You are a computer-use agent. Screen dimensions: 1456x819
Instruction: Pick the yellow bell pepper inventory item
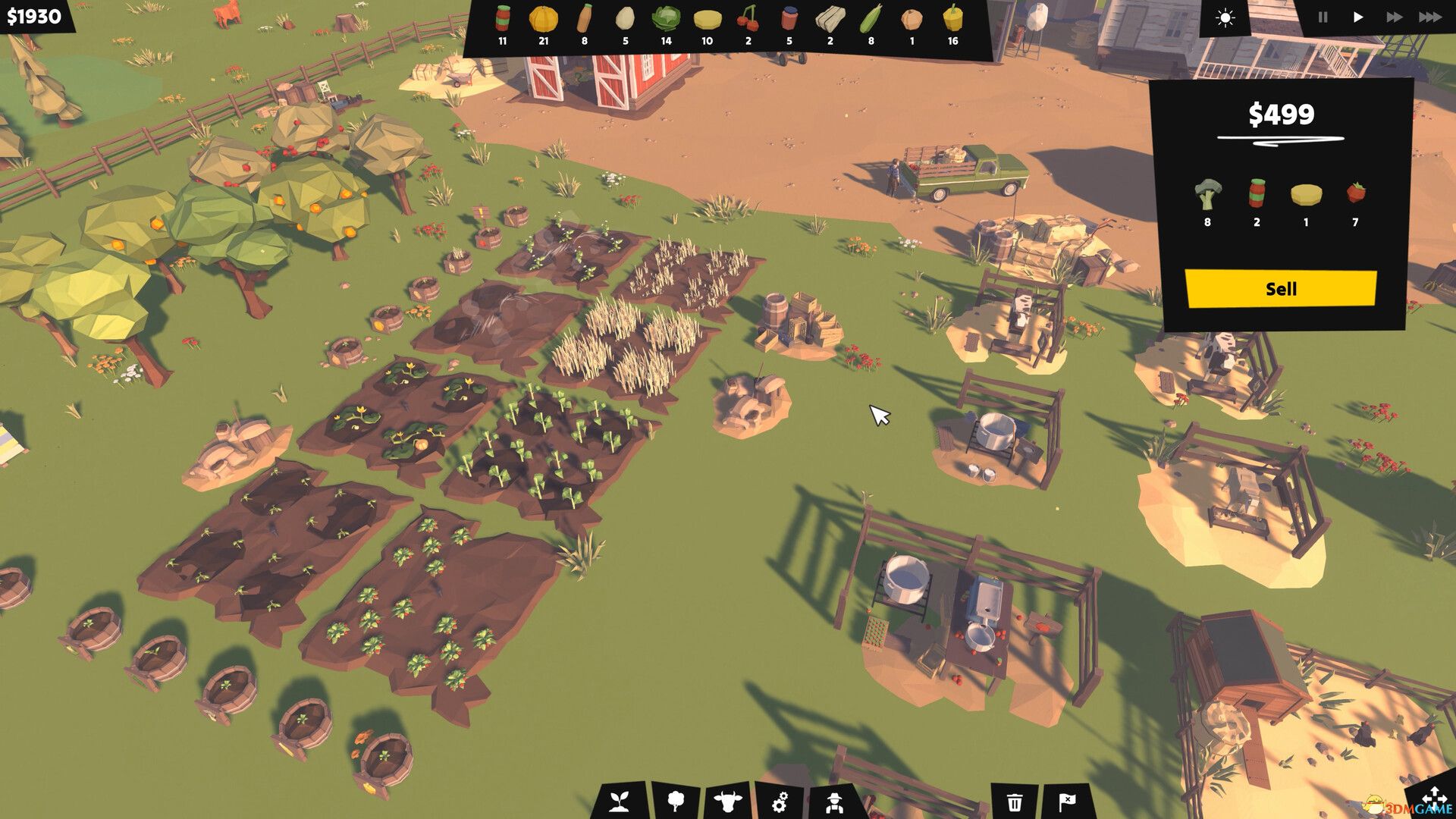[952, 19]
